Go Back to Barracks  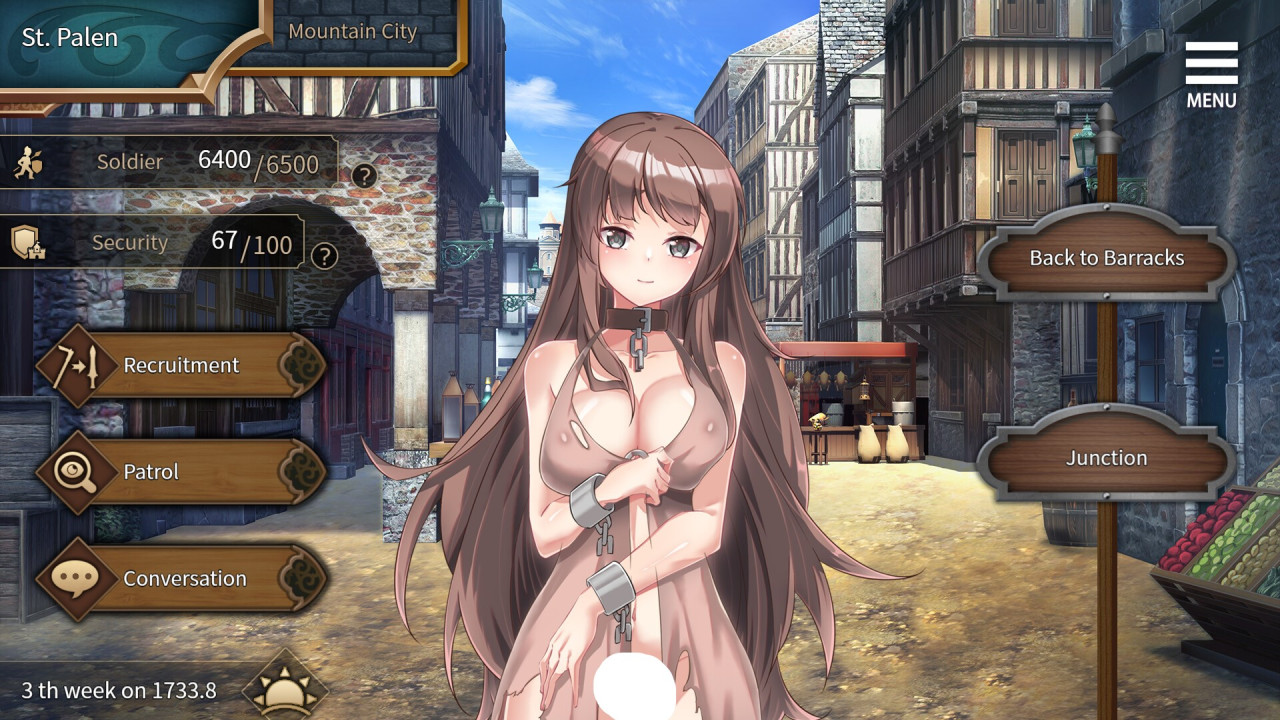point(1106,258)
